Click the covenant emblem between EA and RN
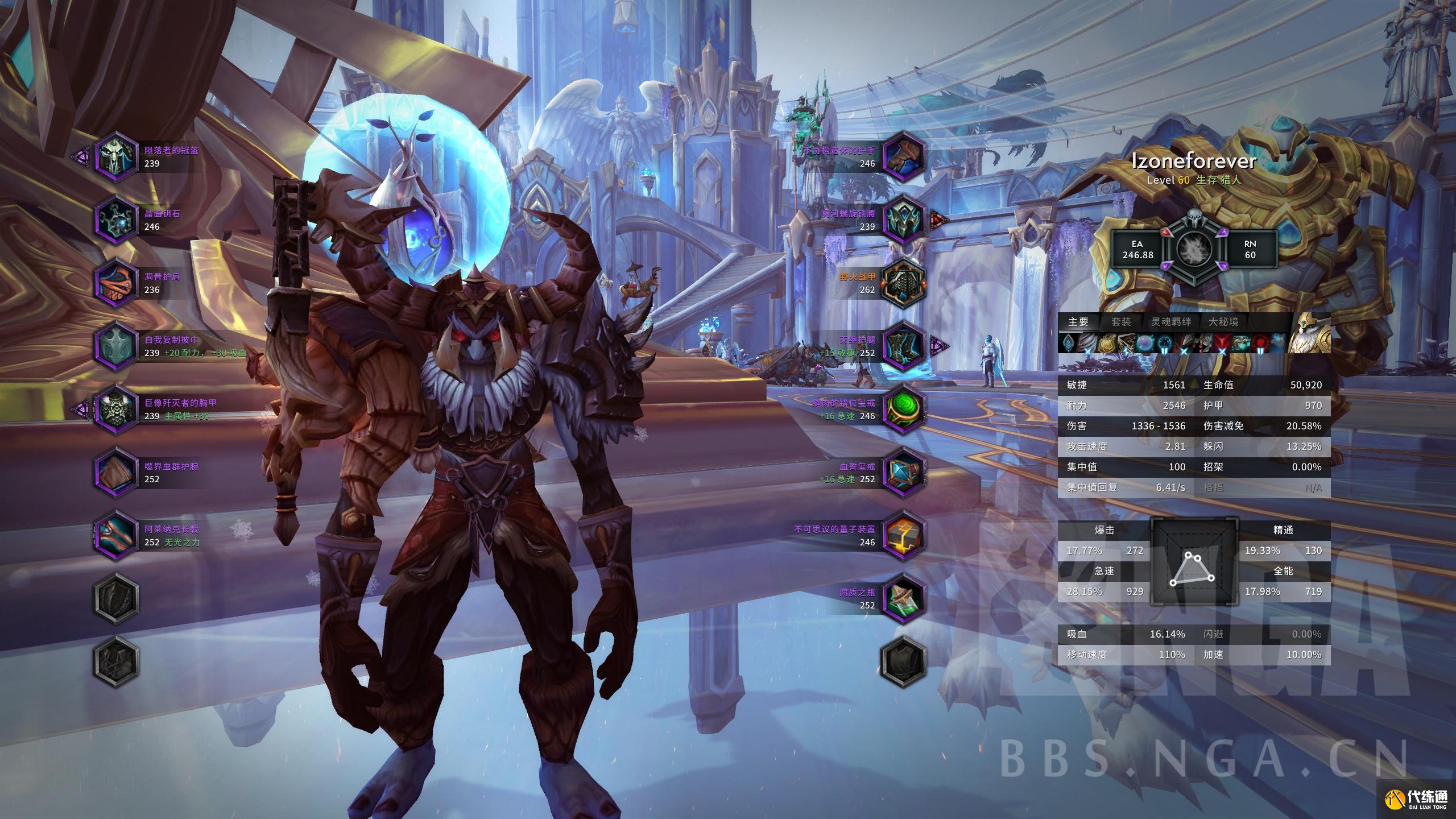Viewport: 1456px width, 819px height. [x=1194, y=249]
